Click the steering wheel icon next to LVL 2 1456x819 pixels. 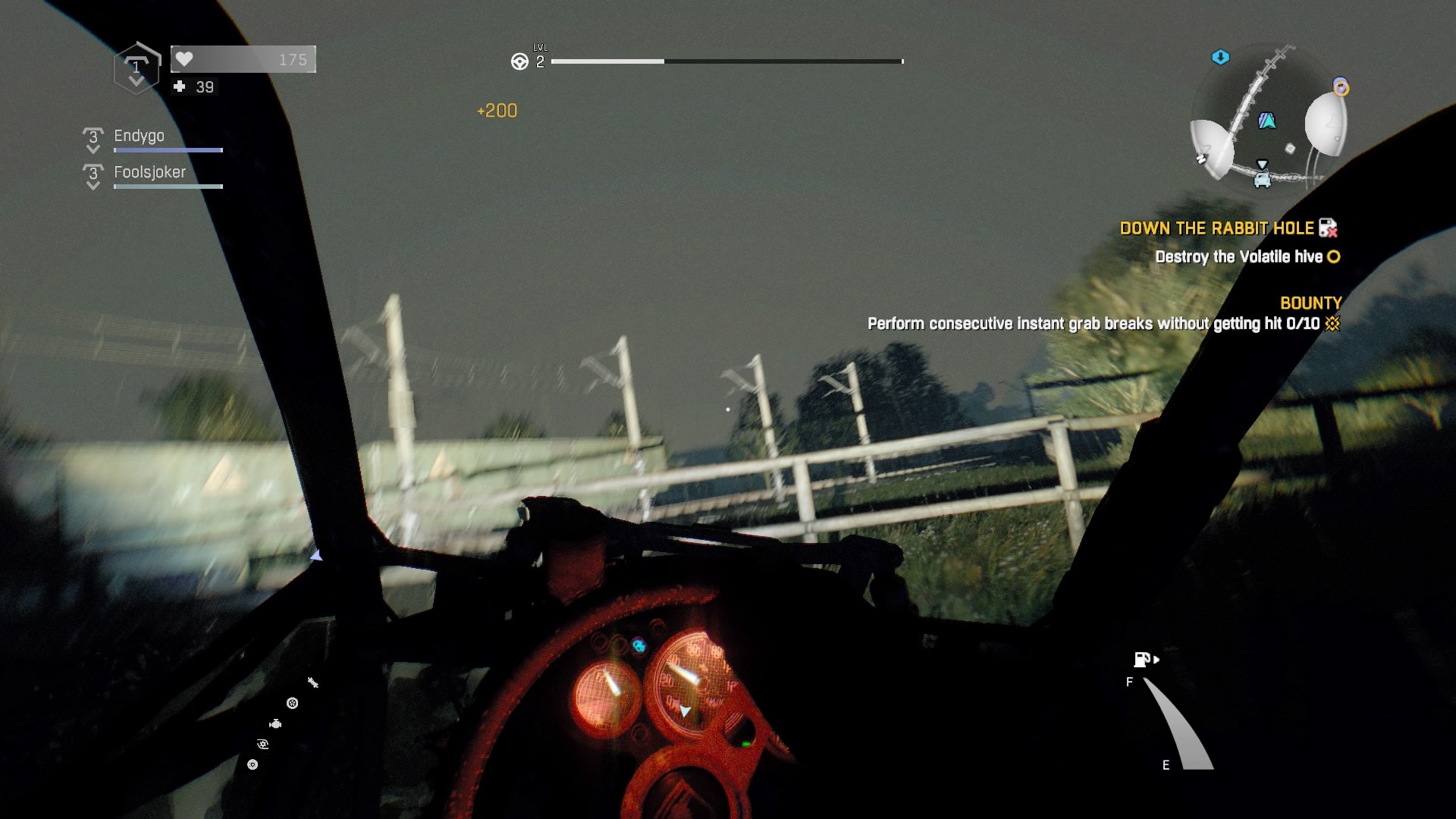[520, 60]
